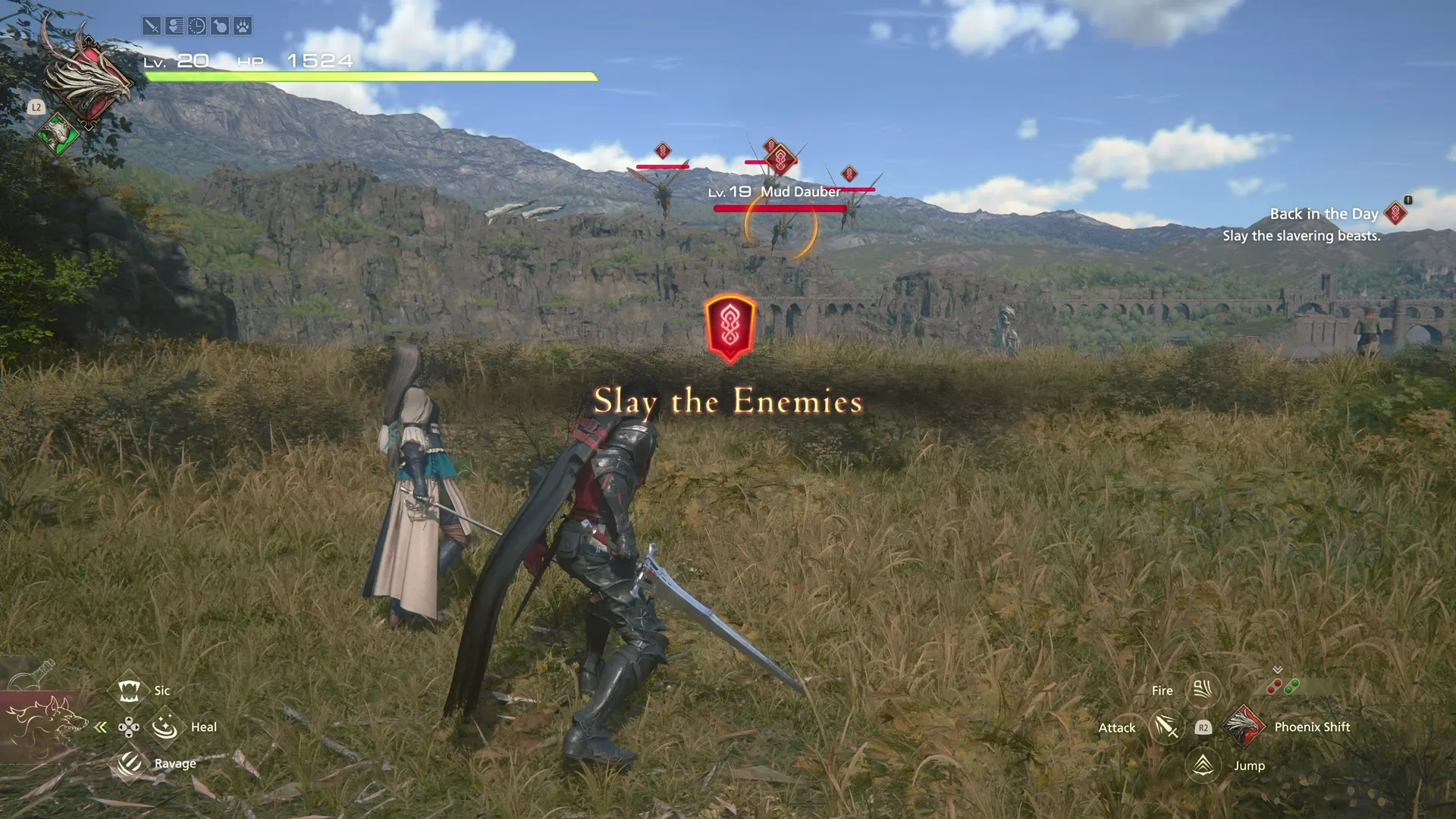
Task: Toggle the Ravage command for Torgal
Action: point(129,764)
